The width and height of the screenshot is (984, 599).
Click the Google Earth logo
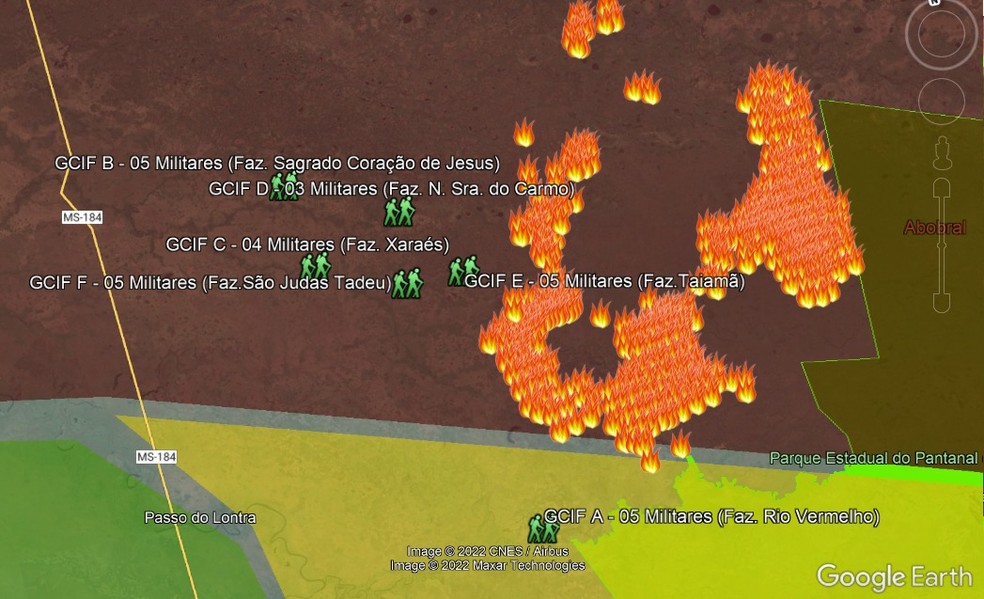pyautogui.click(x=894, y=576)
